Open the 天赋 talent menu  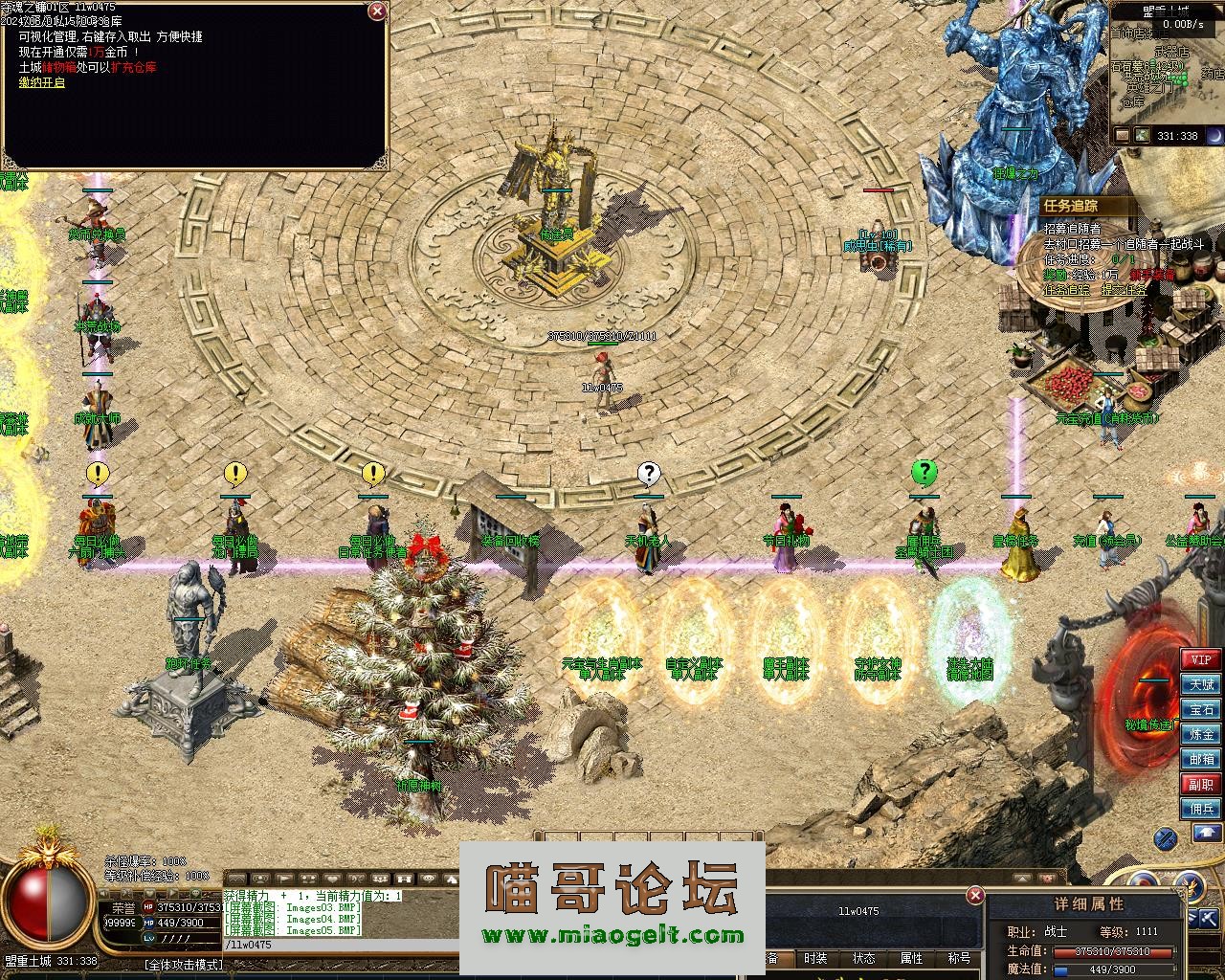[x=1201, y=684]
